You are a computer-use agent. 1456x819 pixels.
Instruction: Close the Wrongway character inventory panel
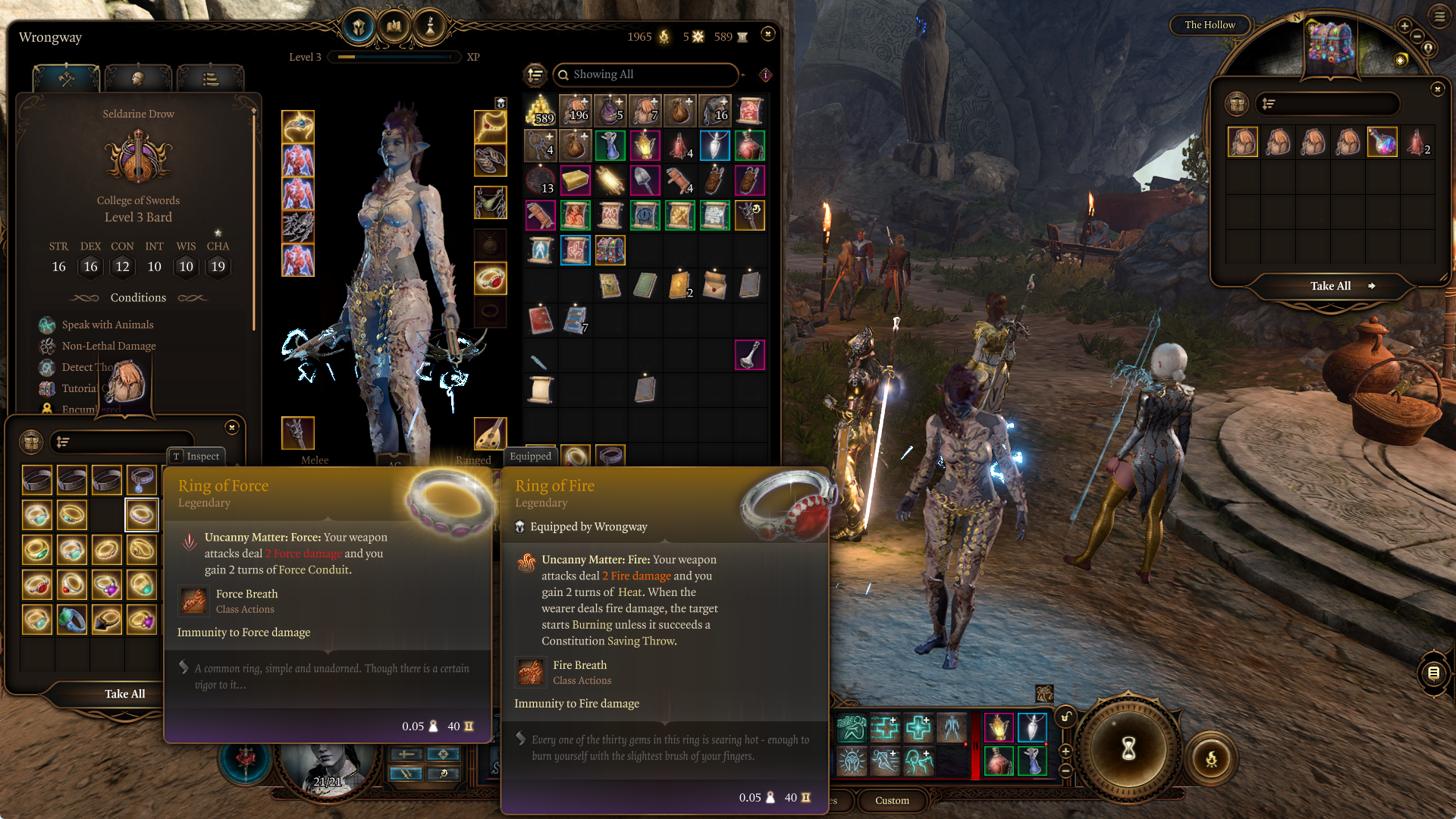point(767,34)
